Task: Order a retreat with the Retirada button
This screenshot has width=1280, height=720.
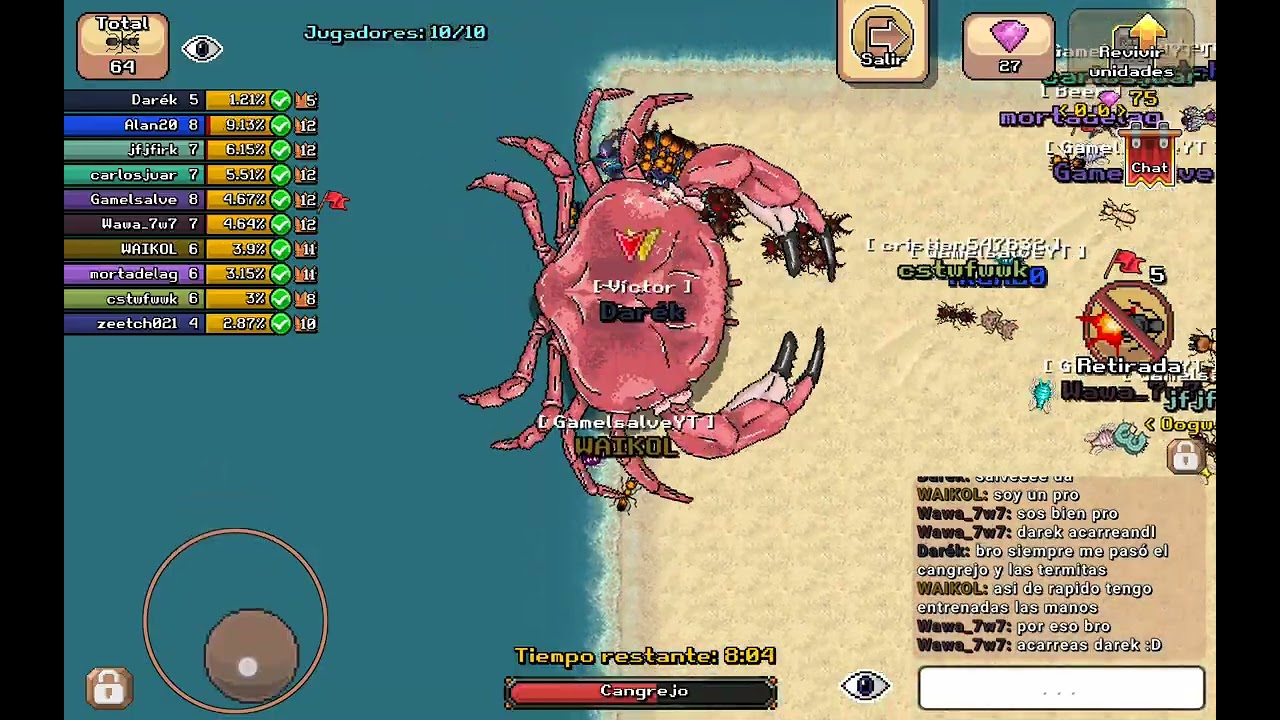Action: [x=1130, y=330]
